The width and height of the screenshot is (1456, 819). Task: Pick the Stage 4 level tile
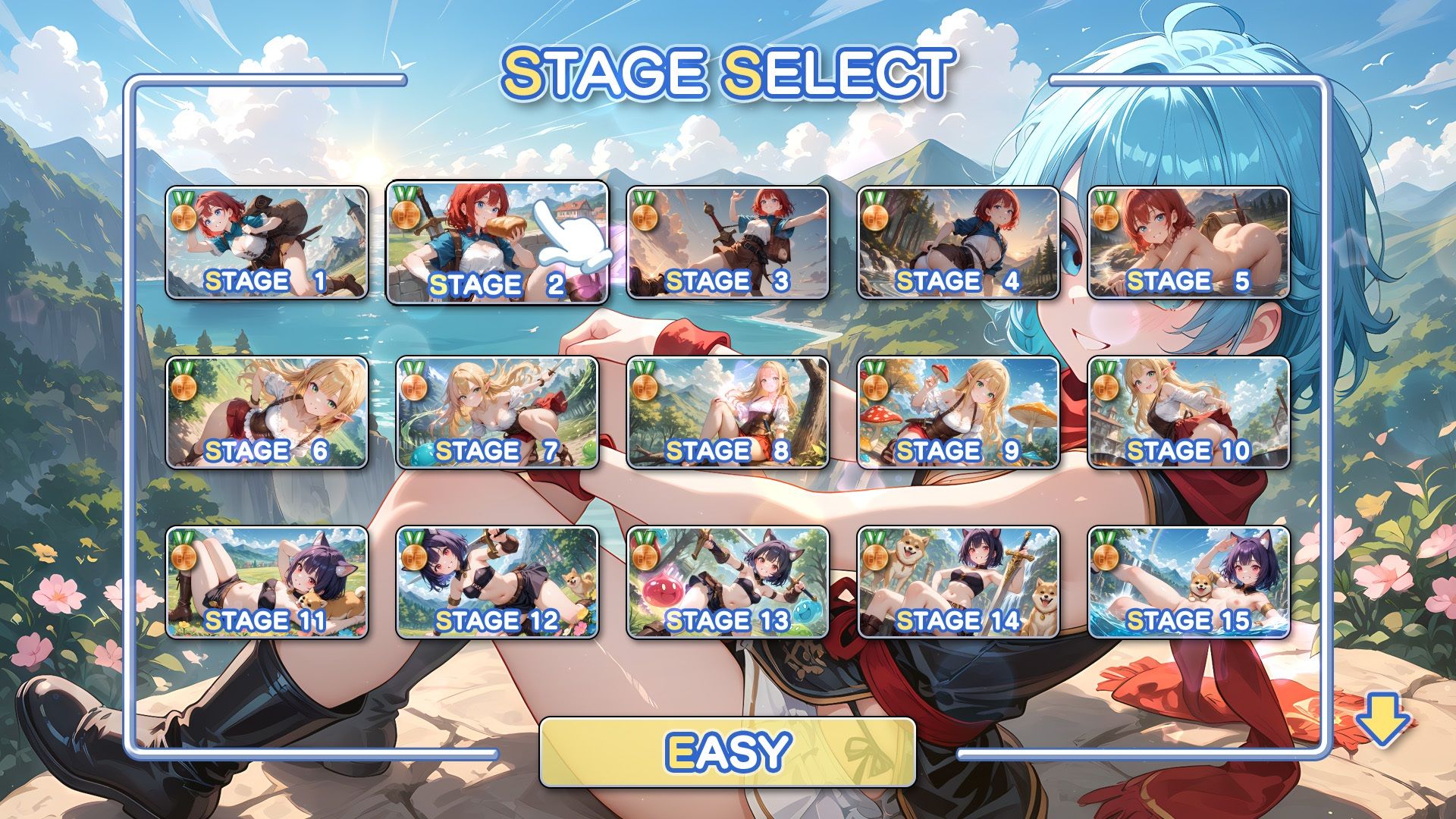click(x=959, y=243)
